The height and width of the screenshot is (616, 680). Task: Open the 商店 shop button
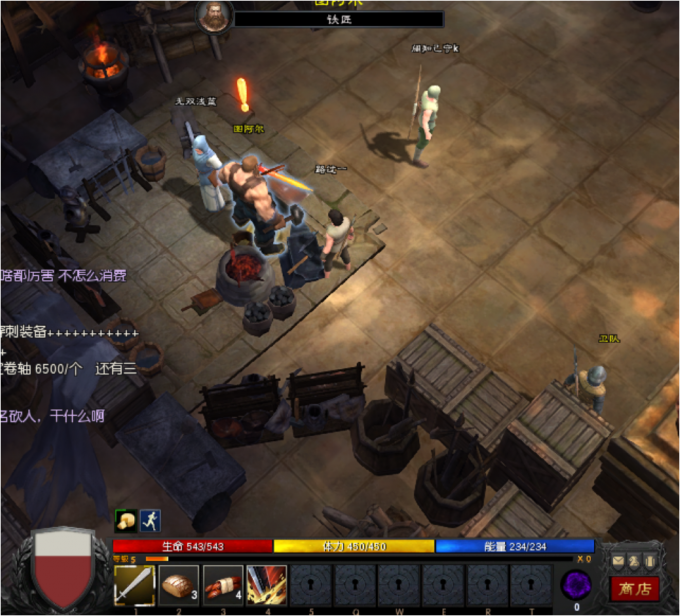click(x=633, y=588)
